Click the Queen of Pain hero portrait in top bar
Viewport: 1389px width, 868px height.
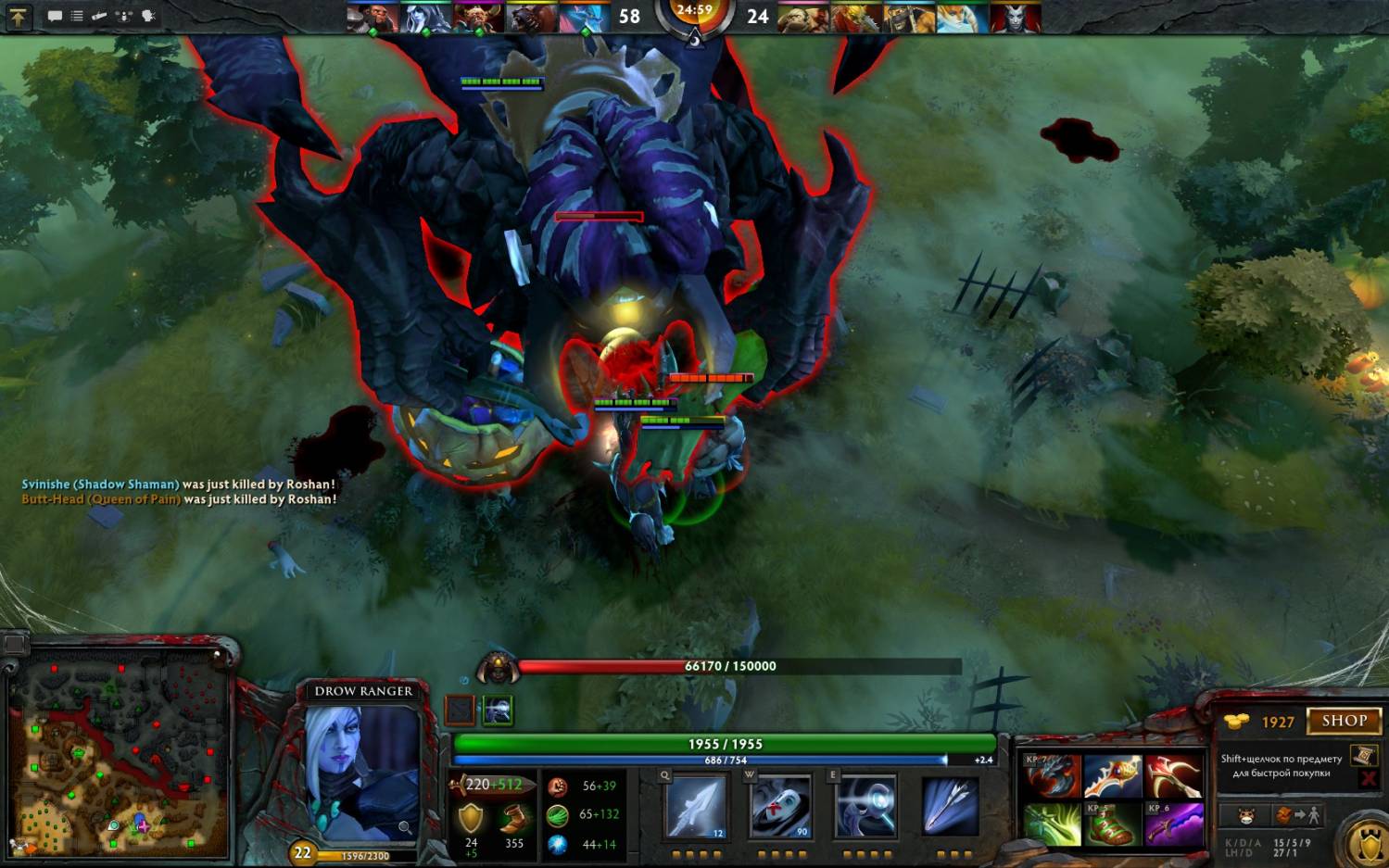click(1016, 17)
